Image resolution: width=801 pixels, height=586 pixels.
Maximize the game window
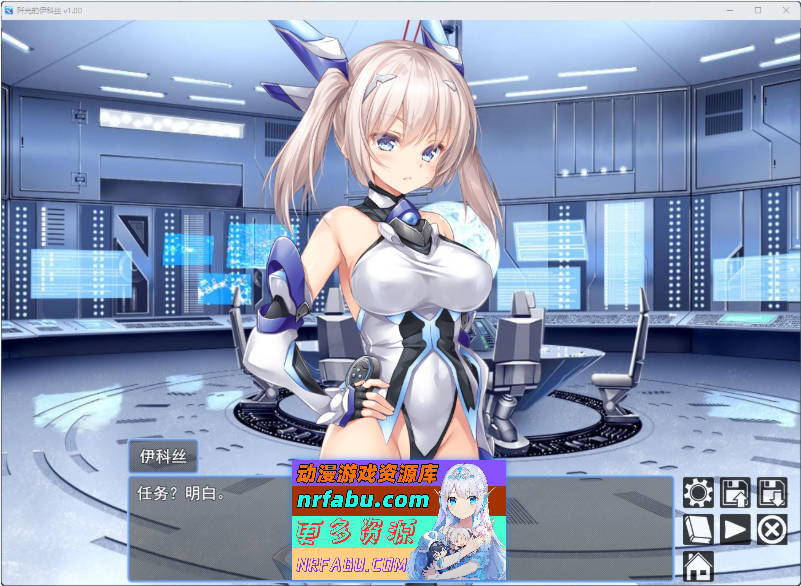tap(758, 10)
